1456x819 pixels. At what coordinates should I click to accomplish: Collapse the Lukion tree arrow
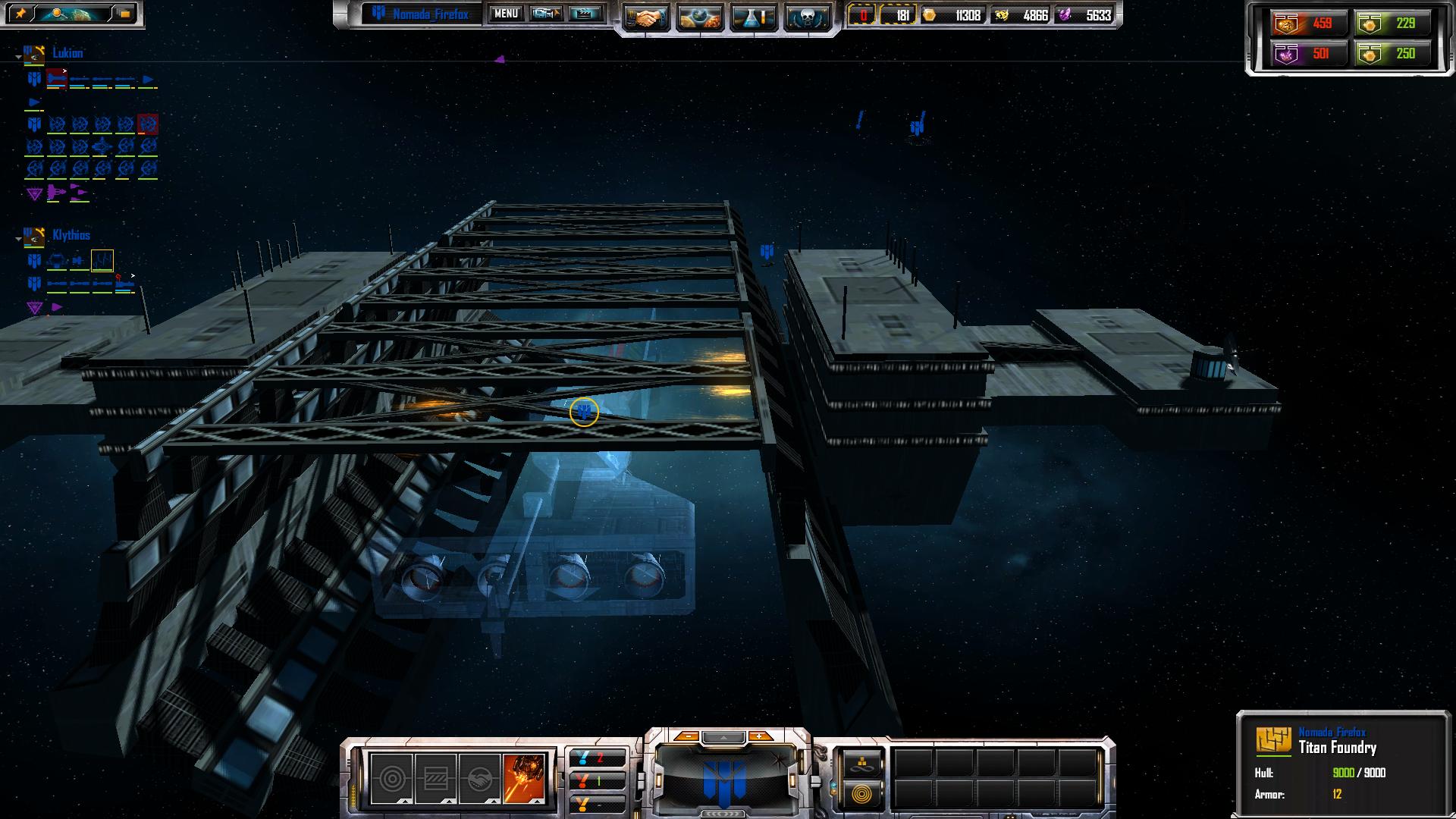18,56
